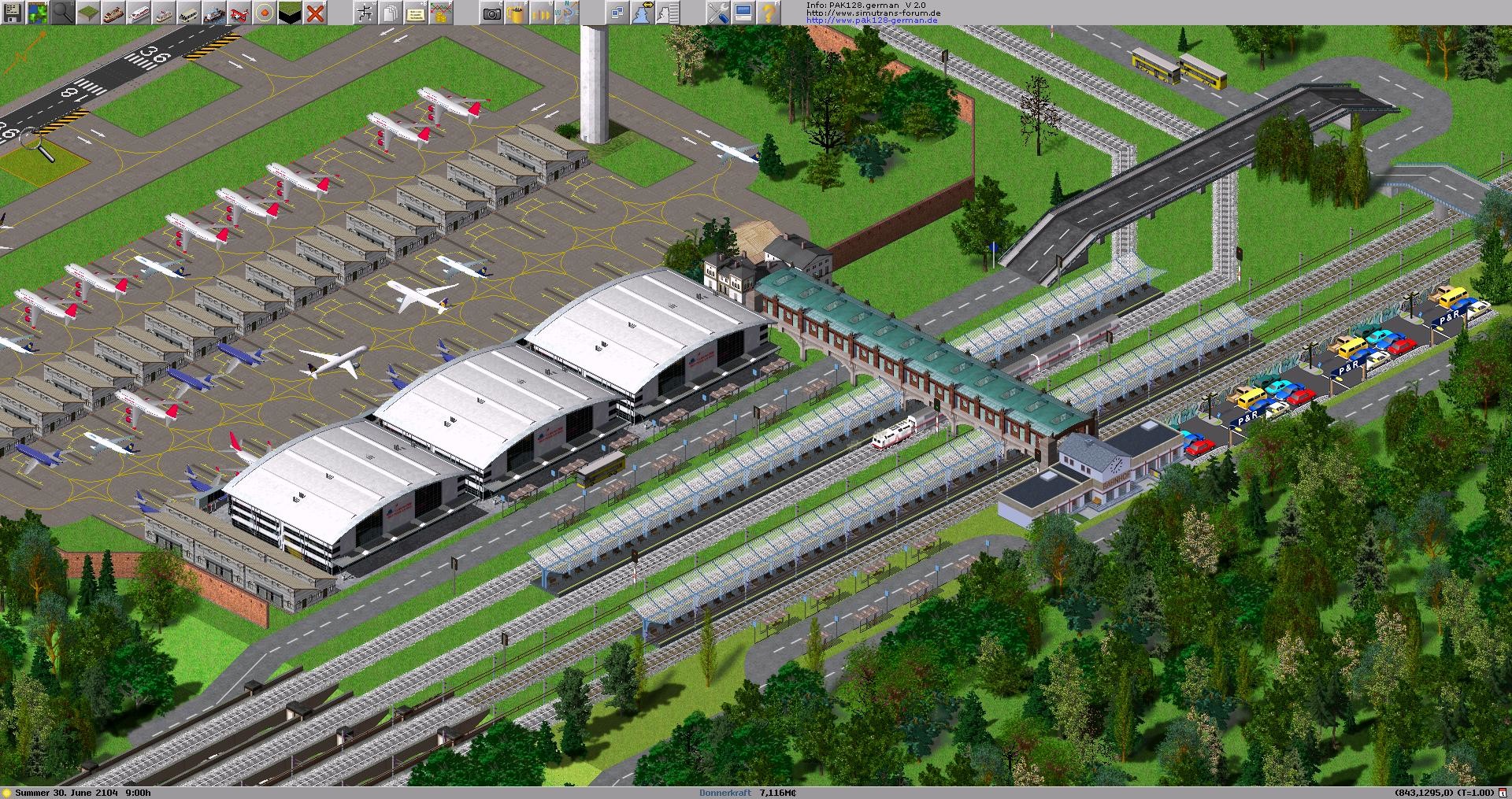
Task: Expand the tram construction toolbar
Action: tap(162, 11)
